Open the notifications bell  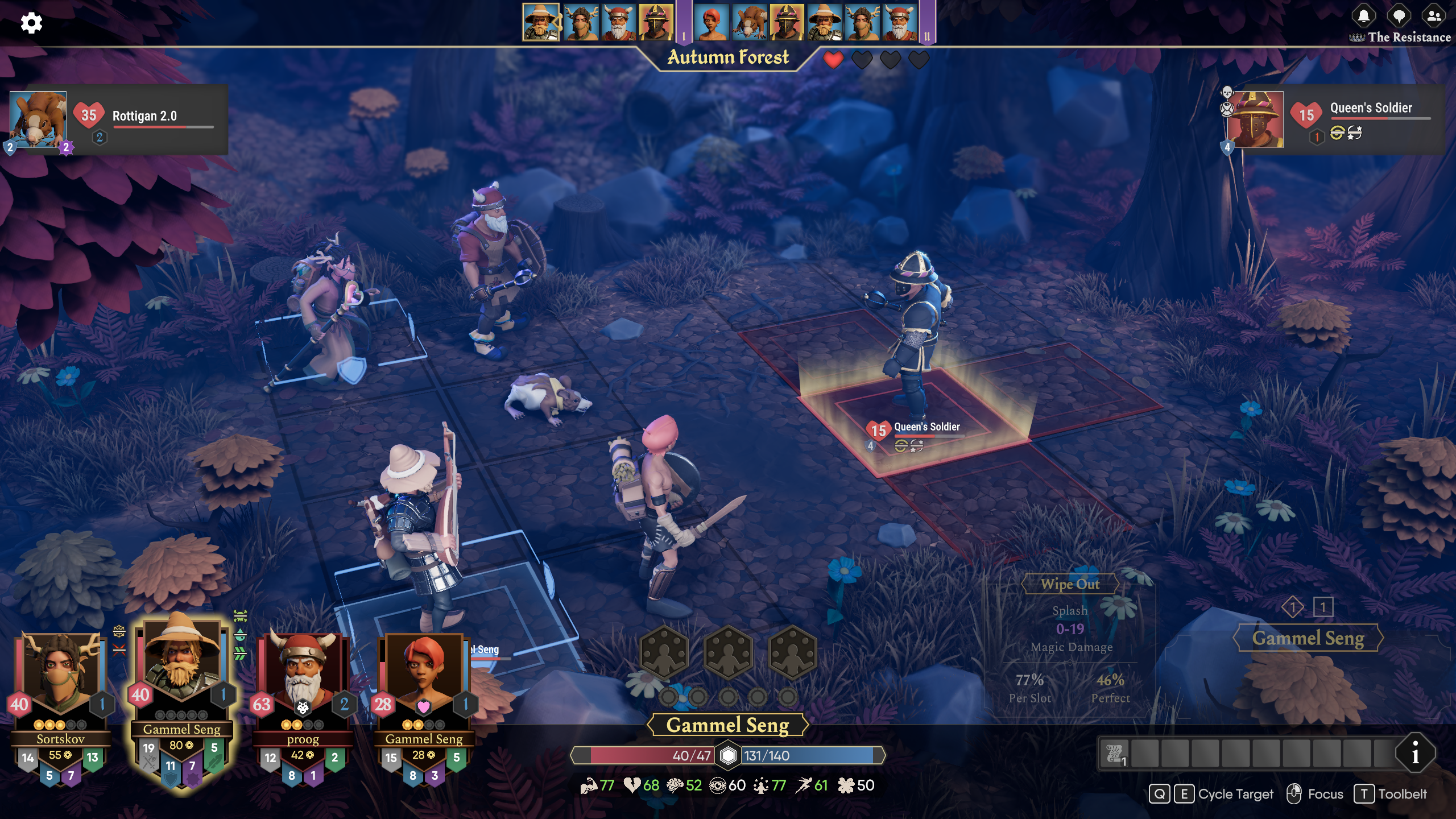pyautogui.click(x=1364, y=16)
